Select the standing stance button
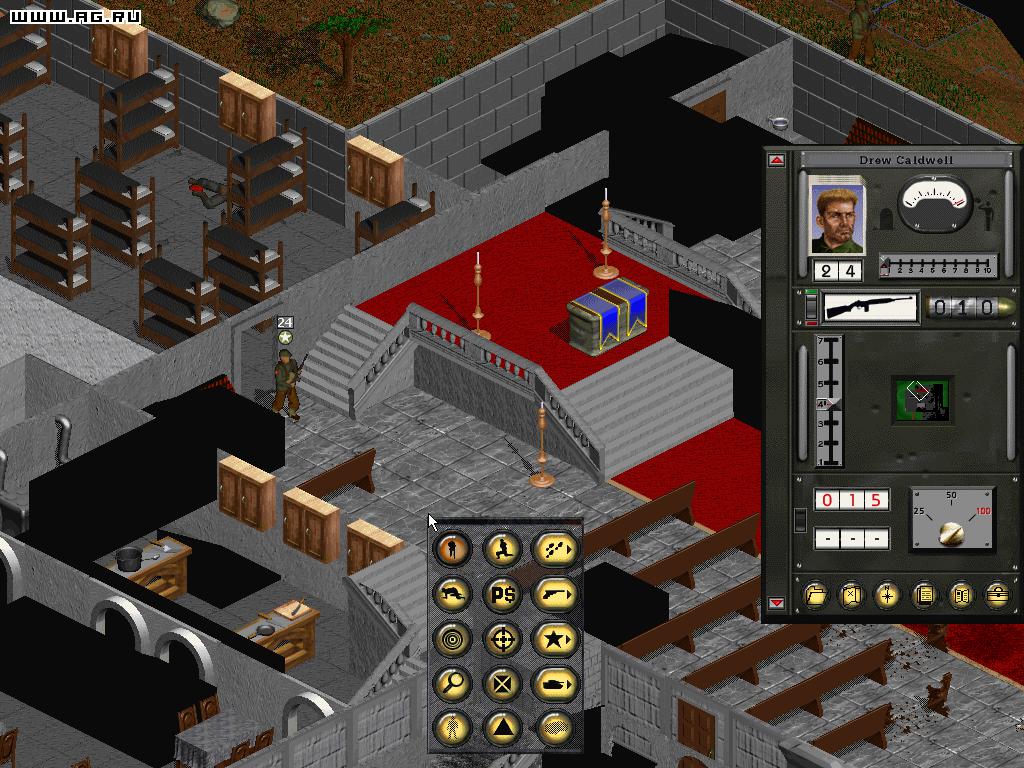This screenshot has height=768, width=1024. (x=453, y=547)
